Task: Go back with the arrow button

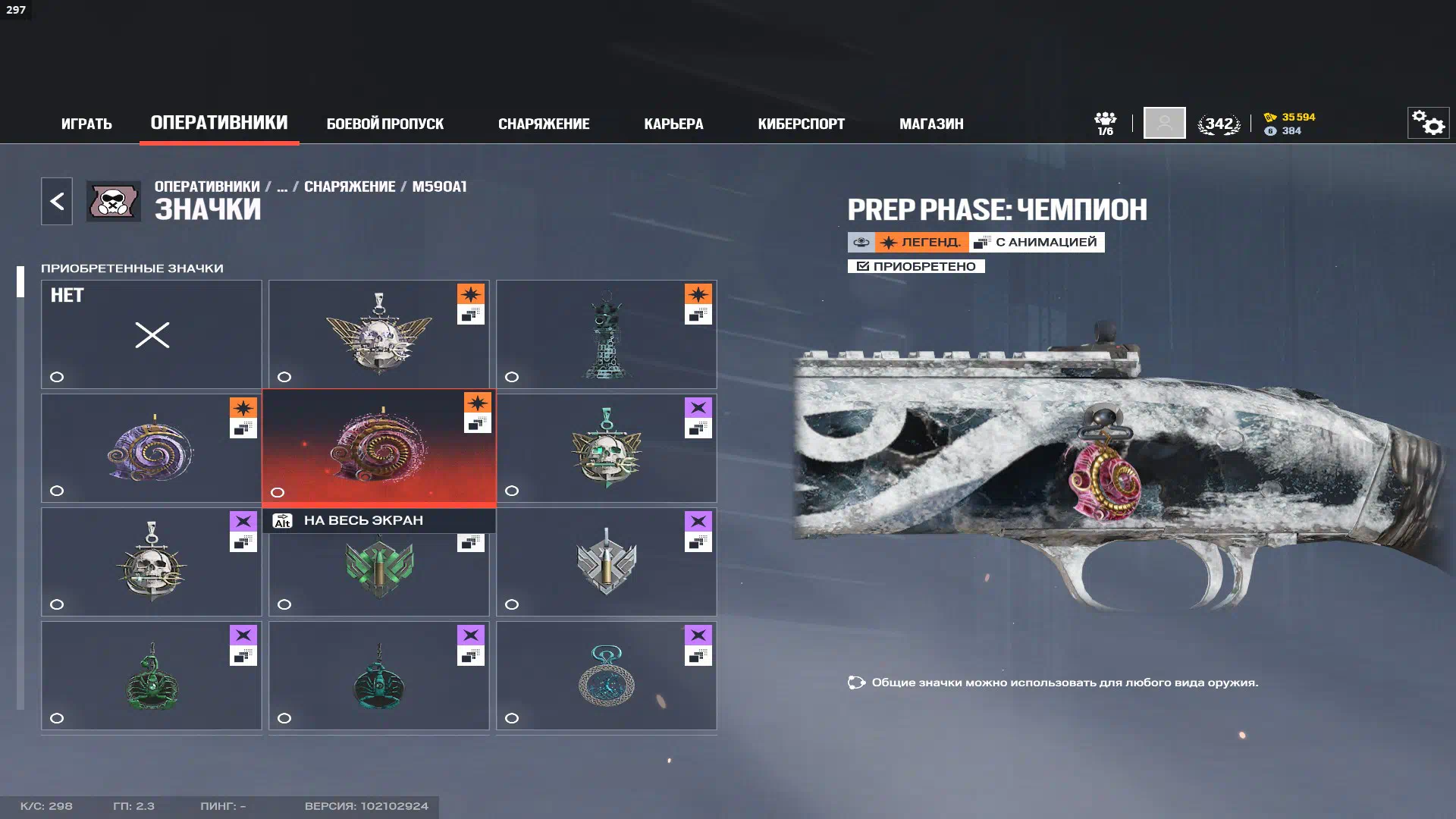Action: click(x=57, y=201)
